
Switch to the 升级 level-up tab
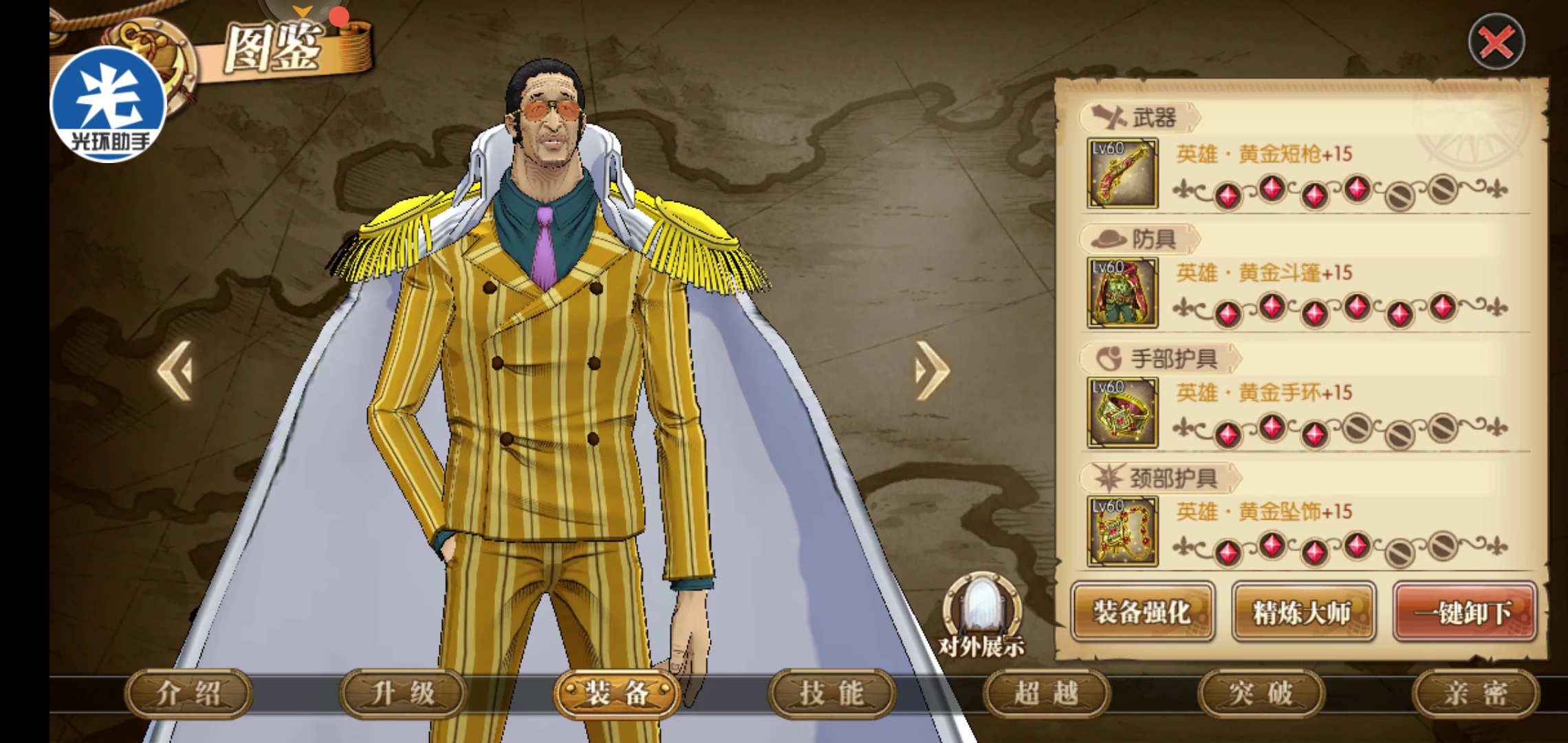(x=403, y=693)
